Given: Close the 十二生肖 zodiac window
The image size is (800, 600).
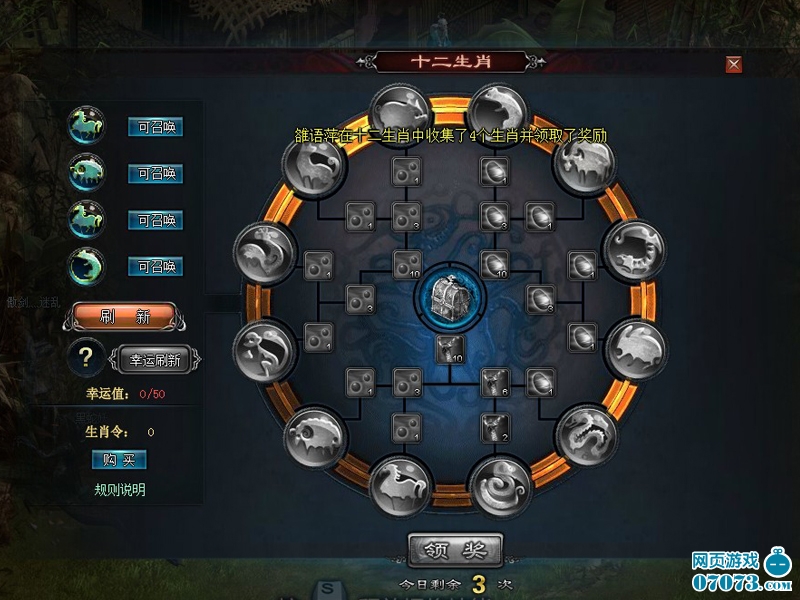Looking at the screenshot, I should tap(734, 65).
